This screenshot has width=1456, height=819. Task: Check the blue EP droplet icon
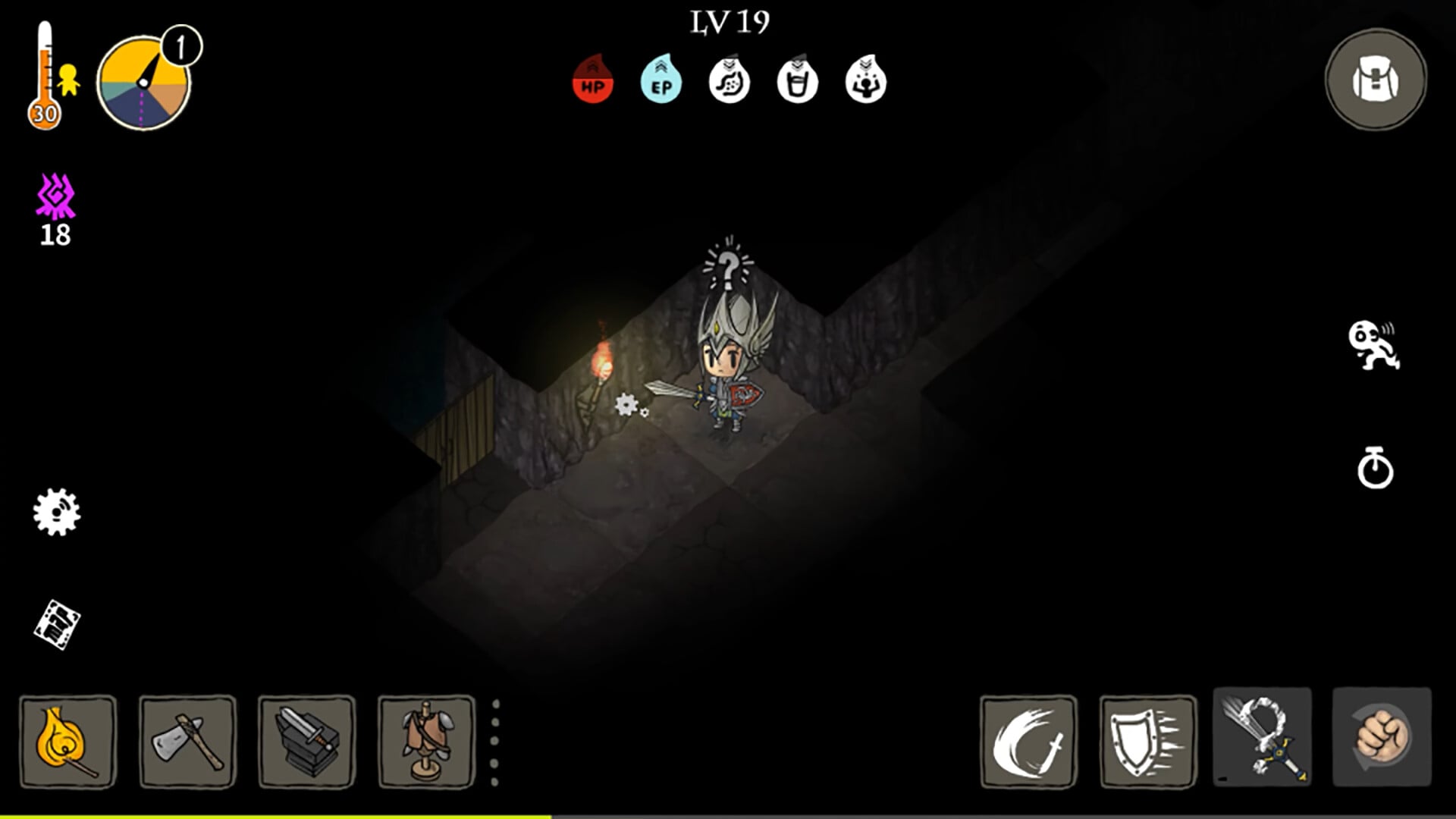[661, 80]
